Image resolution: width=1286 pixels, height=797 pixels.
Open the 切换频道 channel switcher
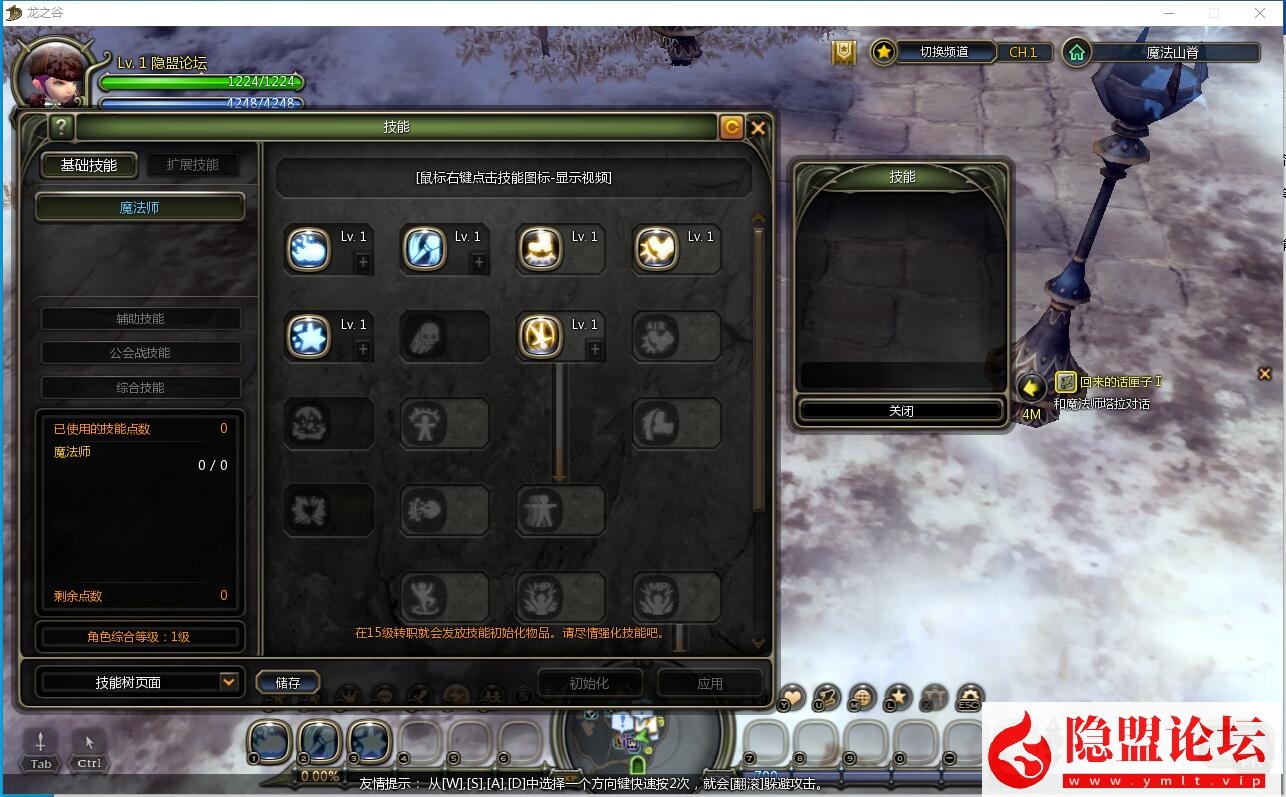943,52
